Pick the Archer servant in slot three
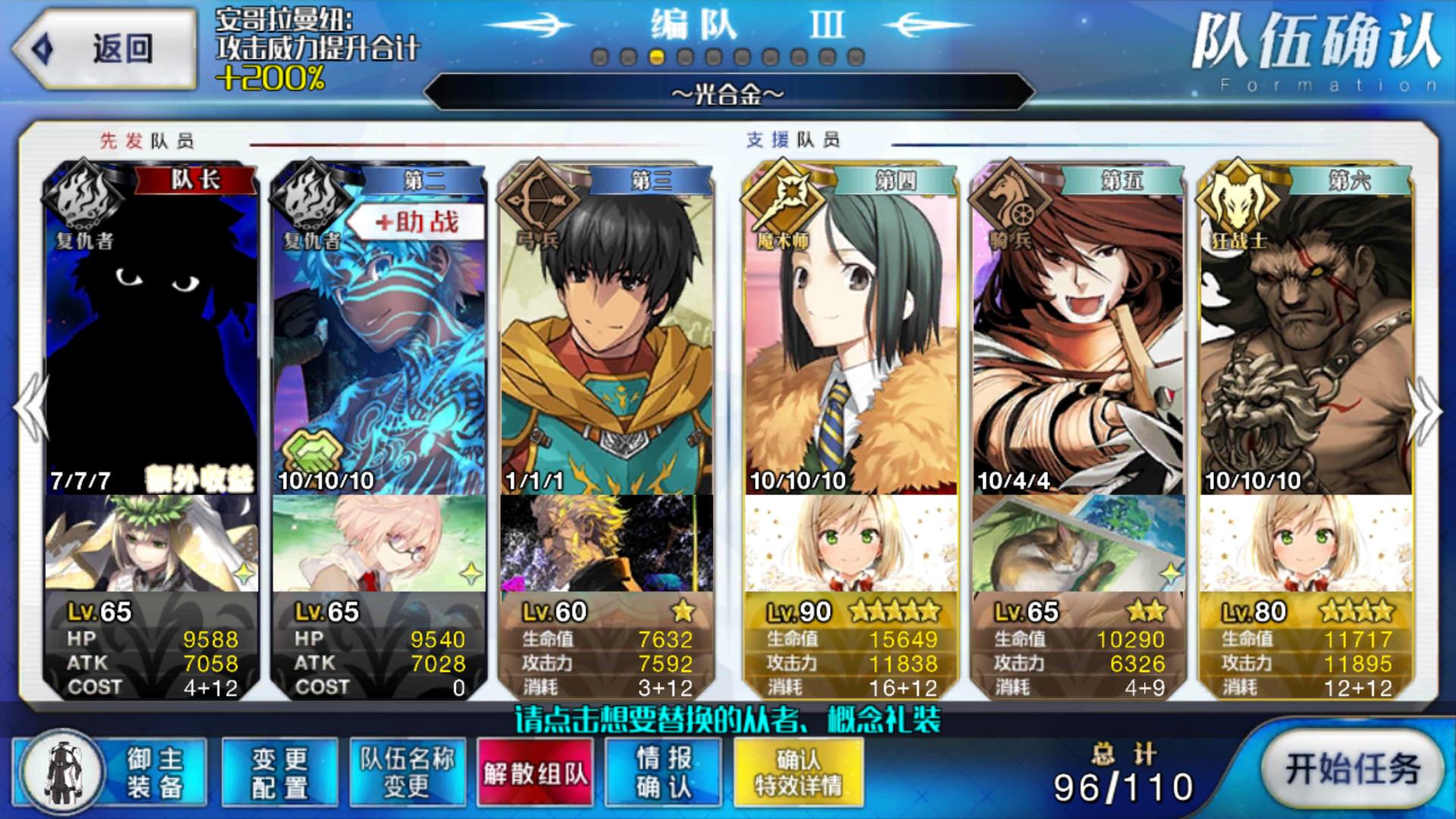Screen dimensions: 1456x819 [607, 334]
